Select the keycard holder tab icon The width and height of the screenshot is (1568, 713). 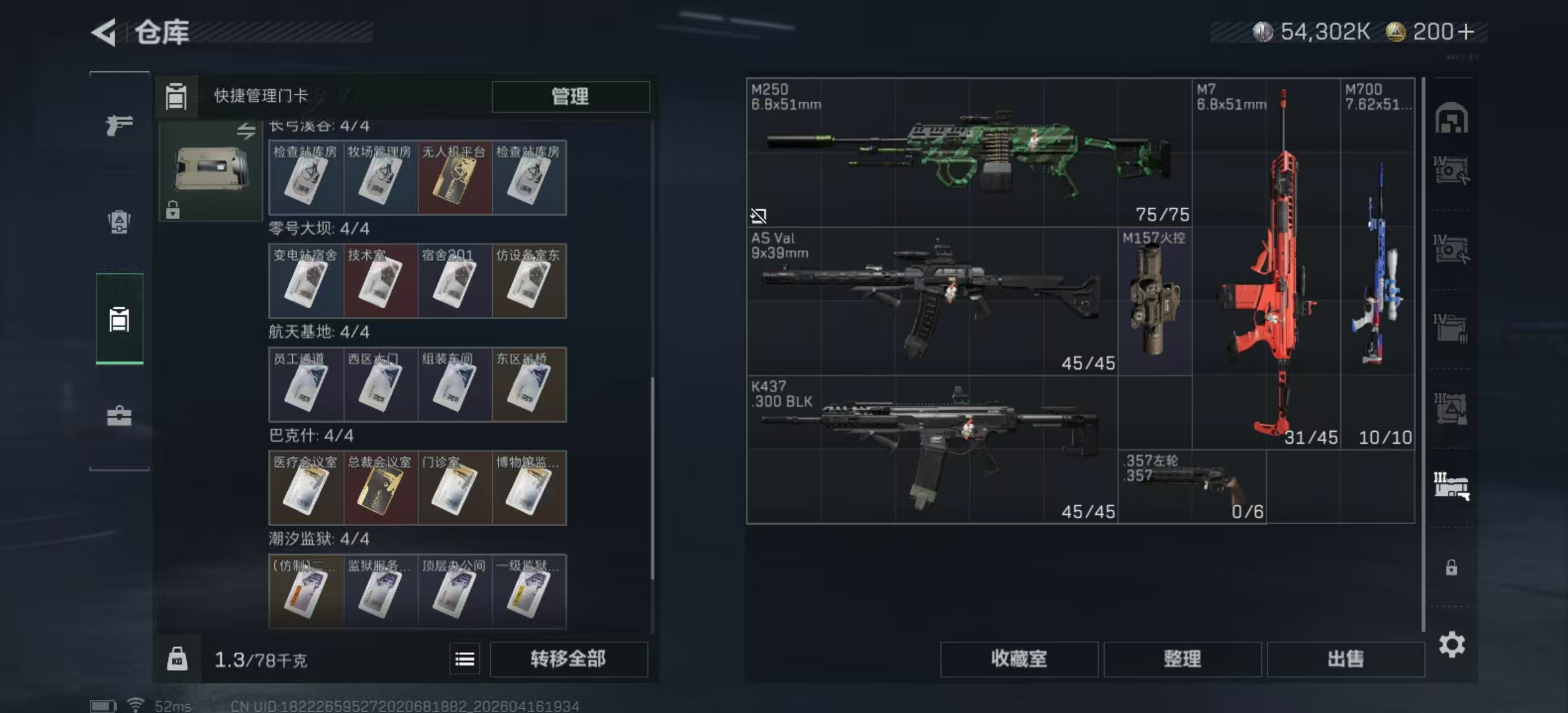pyautogui.click(x=119, y=320)
